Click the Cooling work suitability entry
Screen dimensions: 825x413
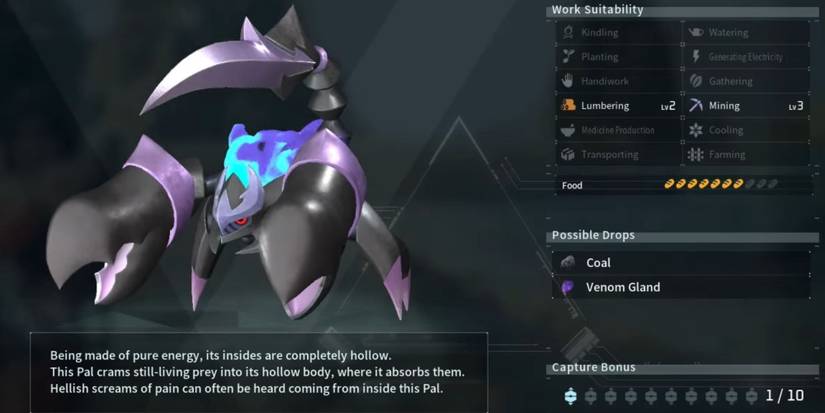[x=746, y=130]
